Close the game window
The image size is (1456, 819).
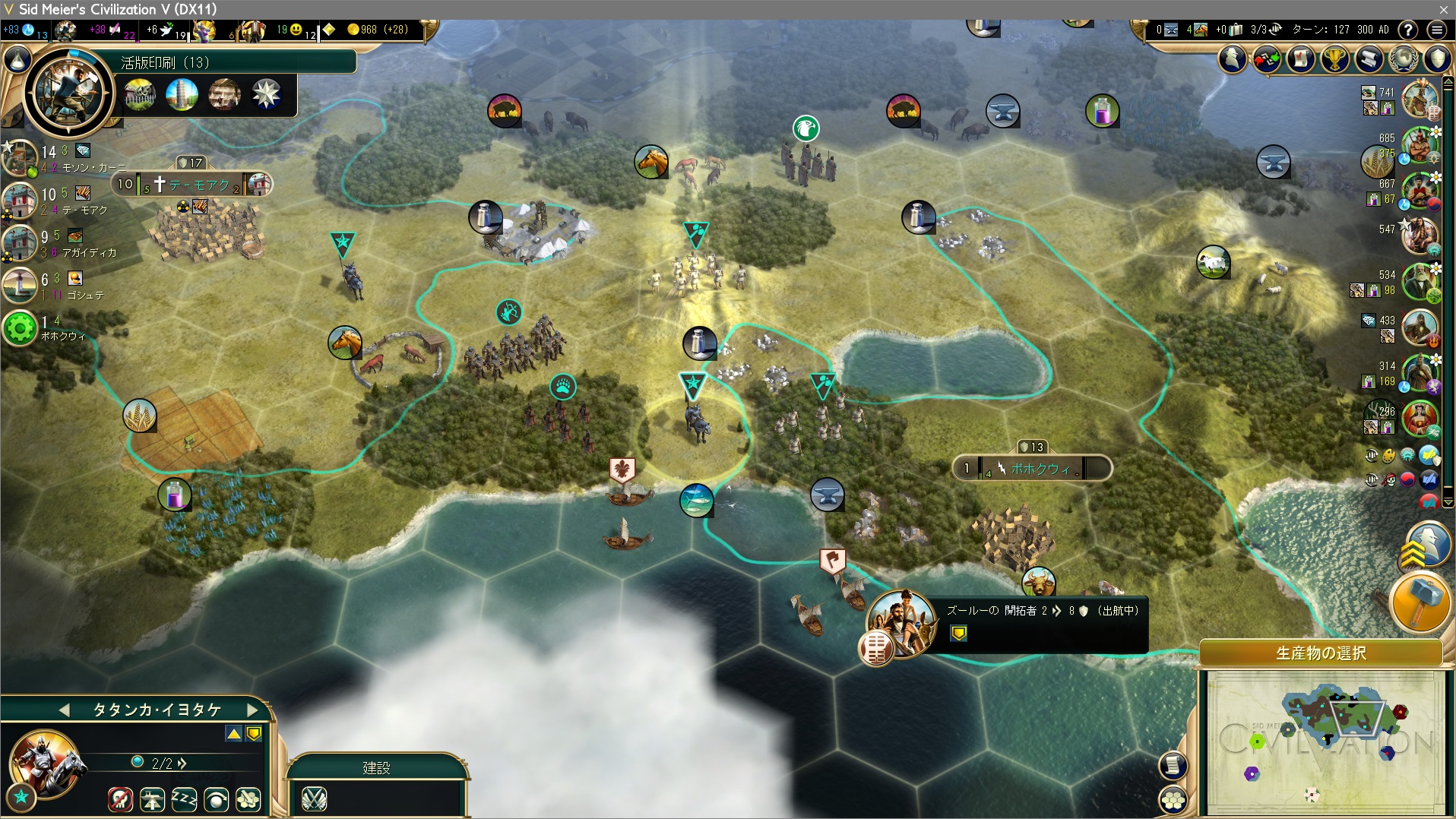pyautogui.click(x=1443, y=9)
